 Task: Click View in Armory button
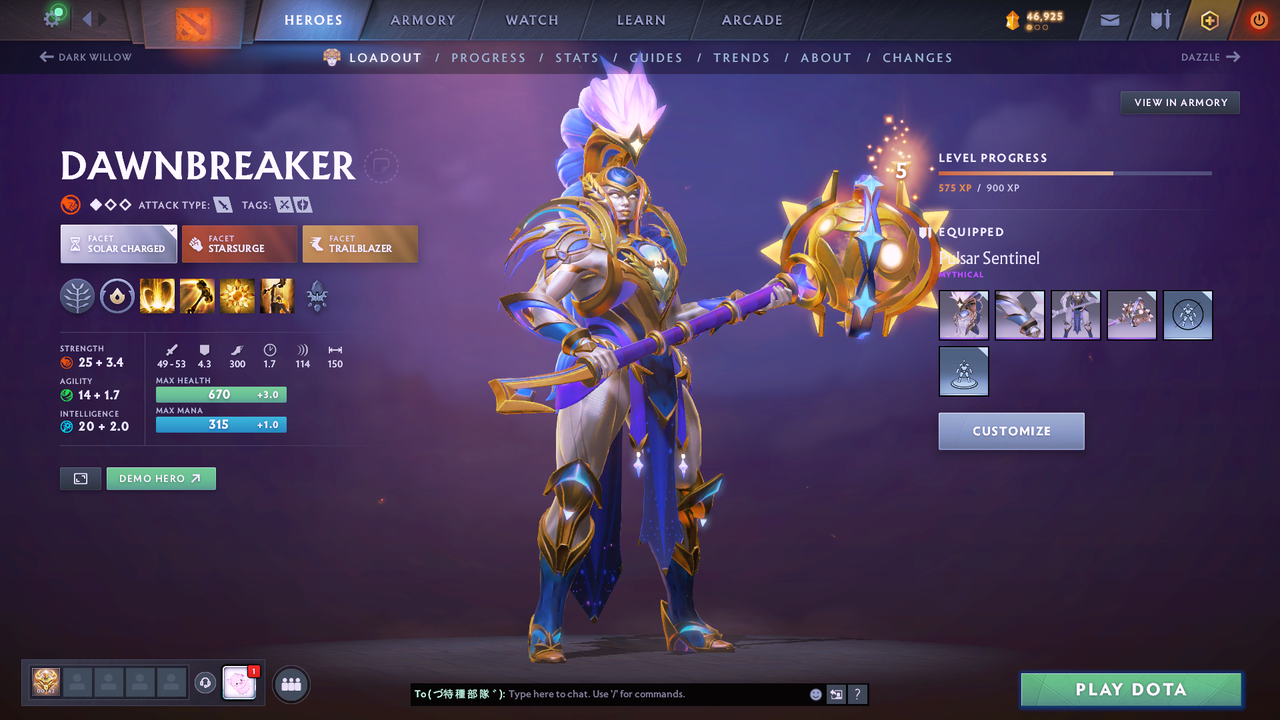click(x=1180, y=103)
